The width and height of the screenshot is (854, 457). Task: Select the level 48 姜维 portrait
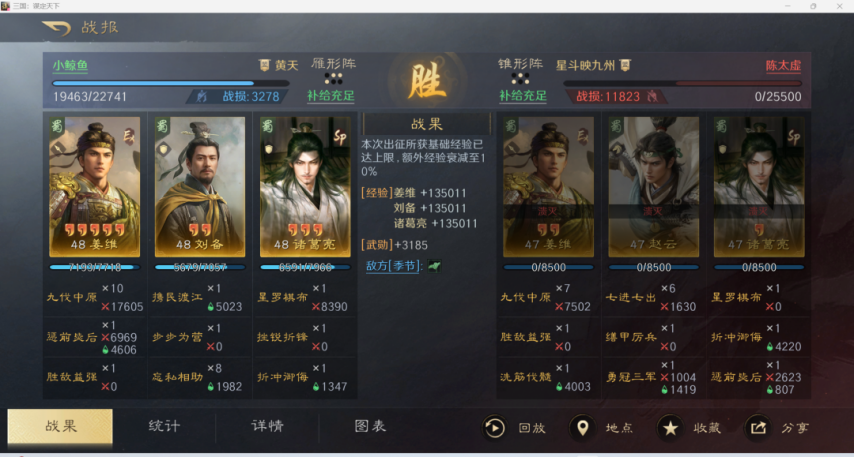[94, 187]
